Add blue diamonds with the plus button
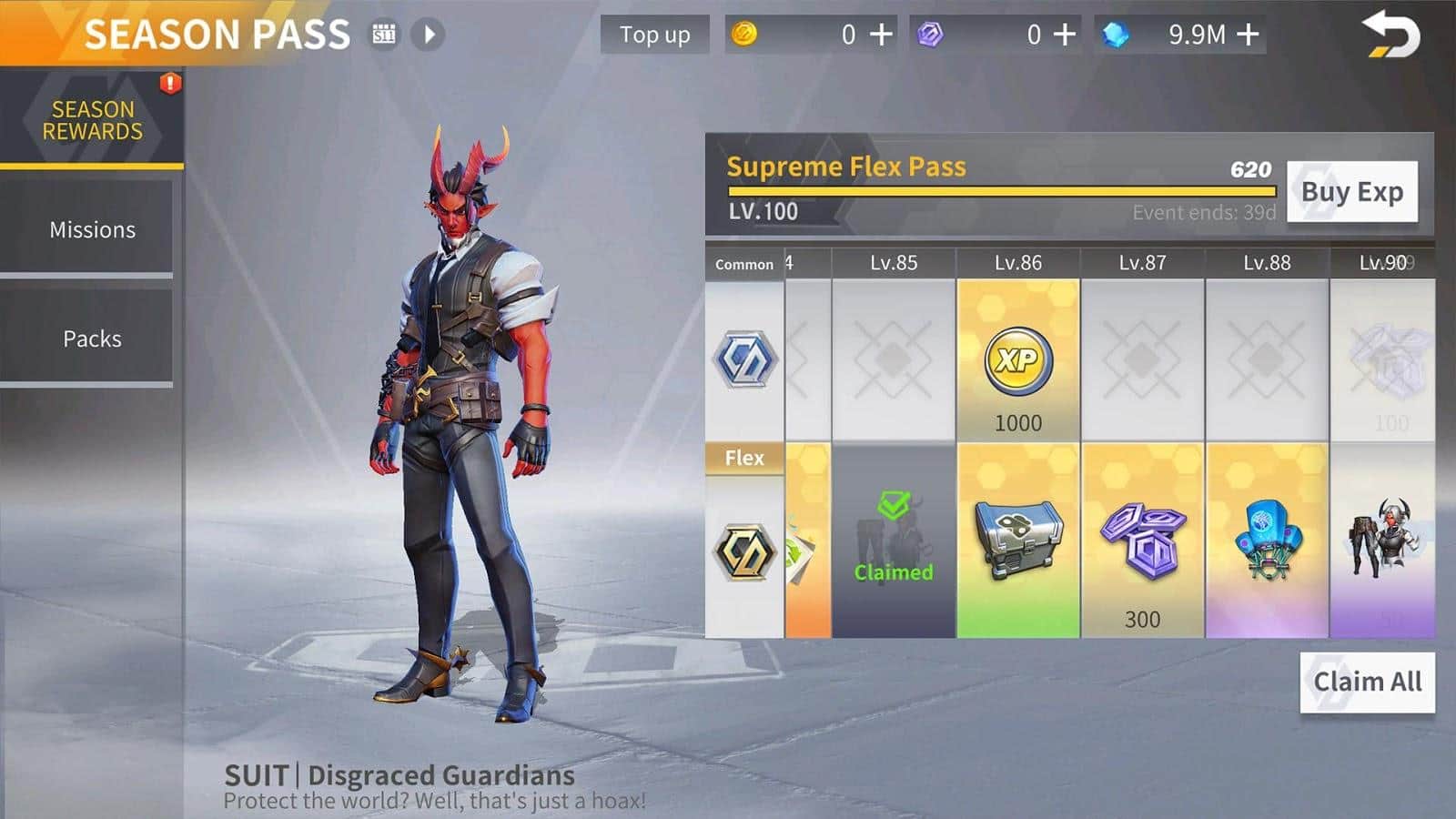The image size is (1456, 819). click(1249, 35)
